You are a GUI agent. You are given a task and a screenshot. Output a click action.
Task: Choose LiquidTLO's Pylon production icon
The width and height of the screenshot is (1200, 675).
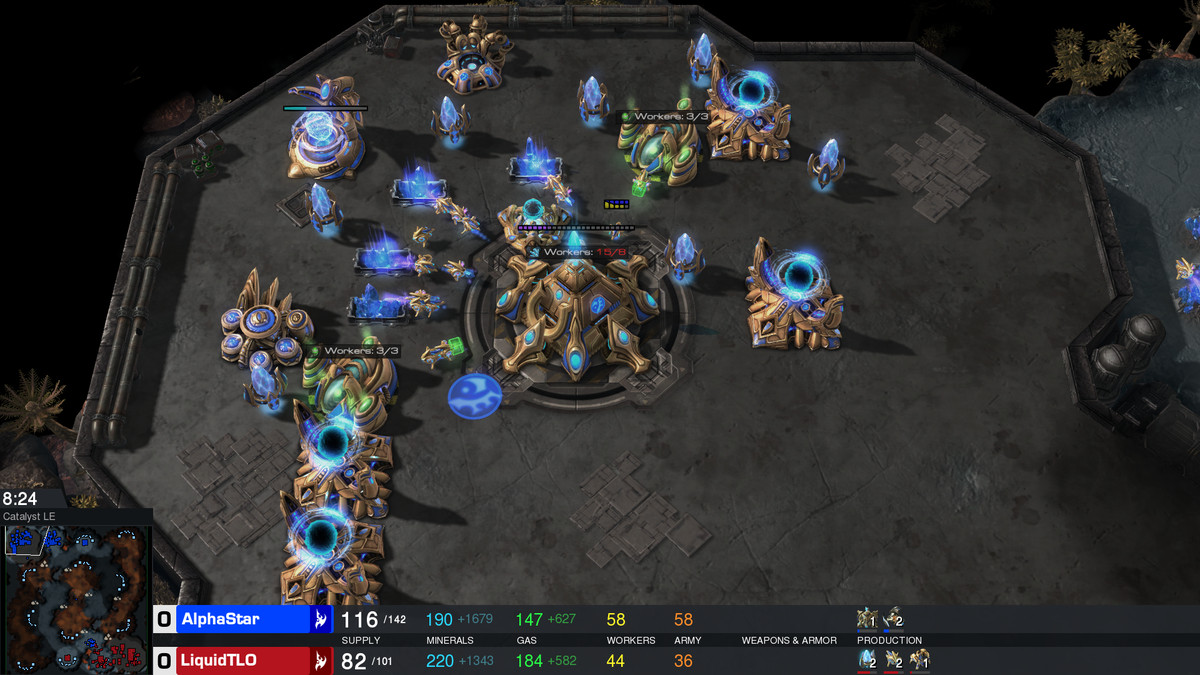click(867, 660)
